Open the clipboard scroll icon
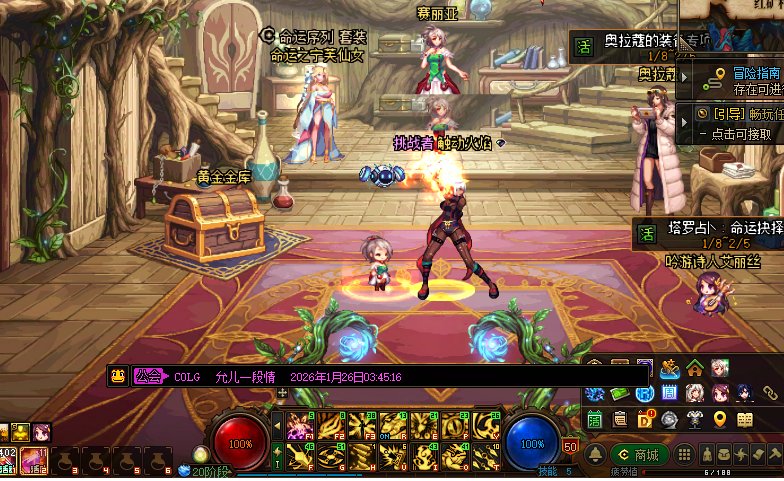The width and height of the screenshot is (784, 481). point(620,419)
